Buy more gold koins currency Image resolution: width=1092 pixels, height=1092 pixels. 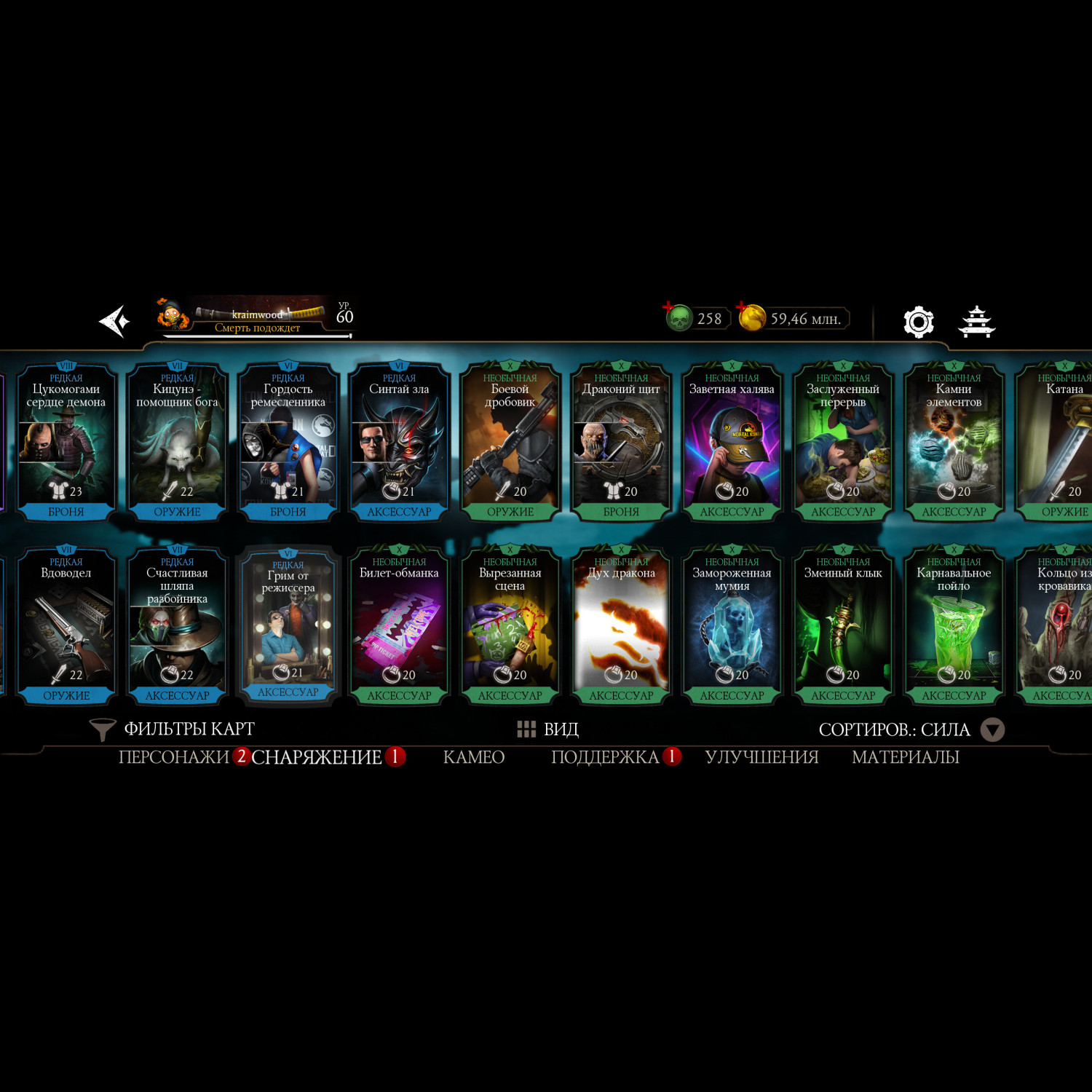pos(752,318)
